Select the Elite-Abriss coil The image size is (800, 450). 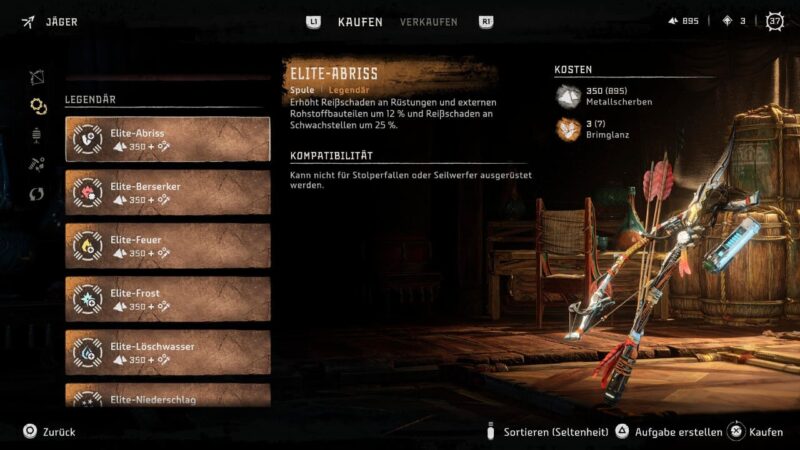click(167, 139)
